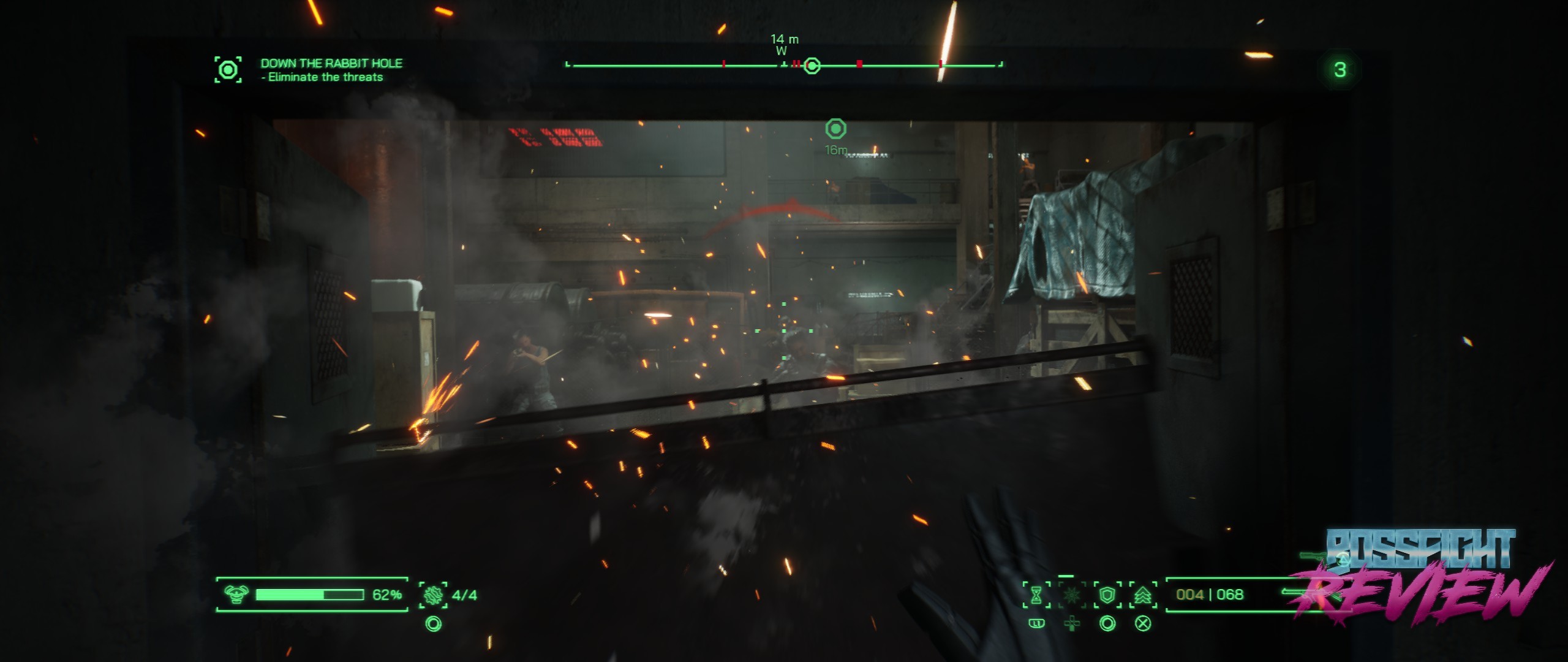The width and height of the screenshot is (1568, 662).
Task: Click the objective marker on the compass bar
Action: 812,66
